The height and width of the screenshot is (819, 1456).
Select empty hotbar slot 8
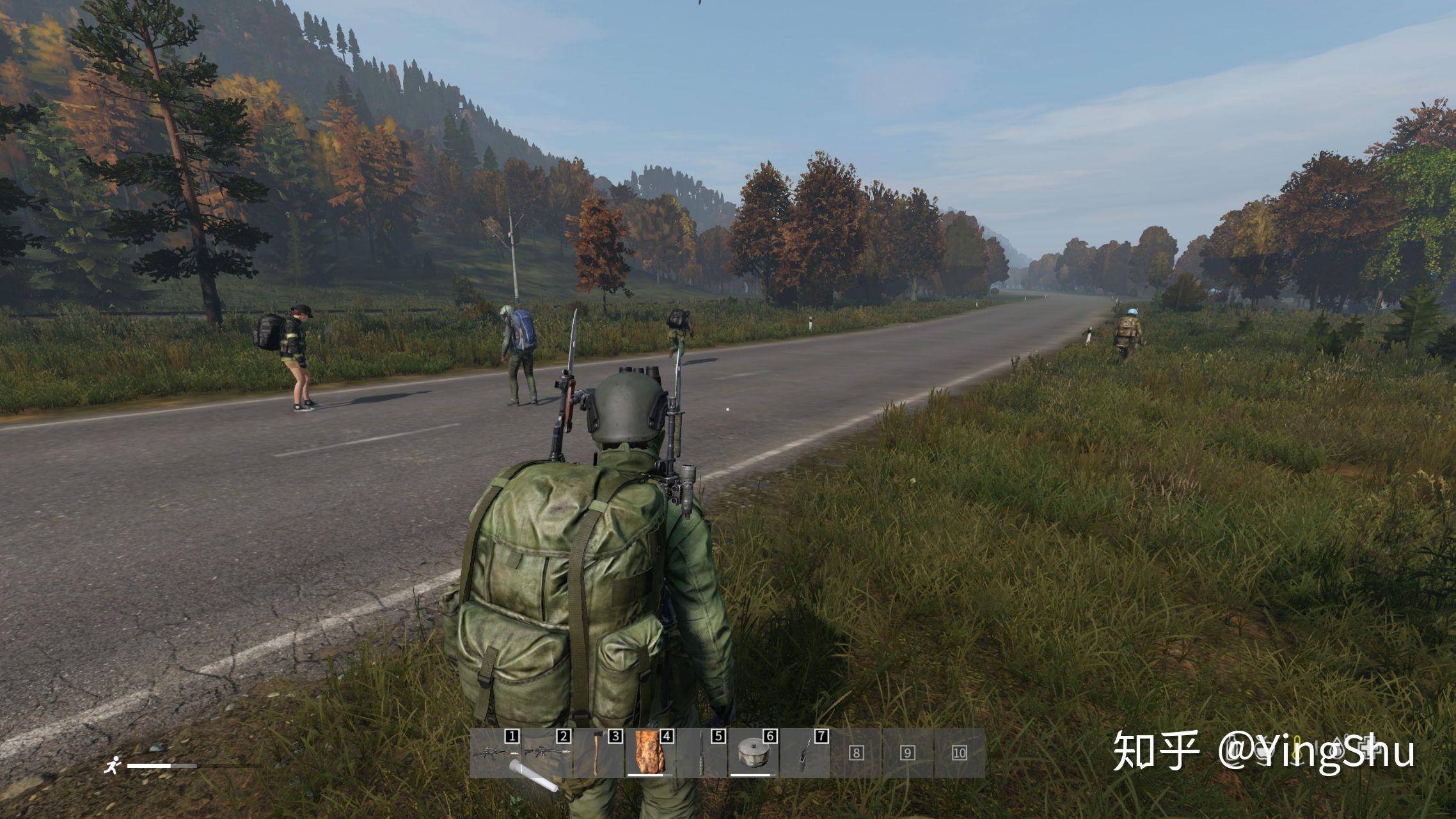click(x=857, y=754)
